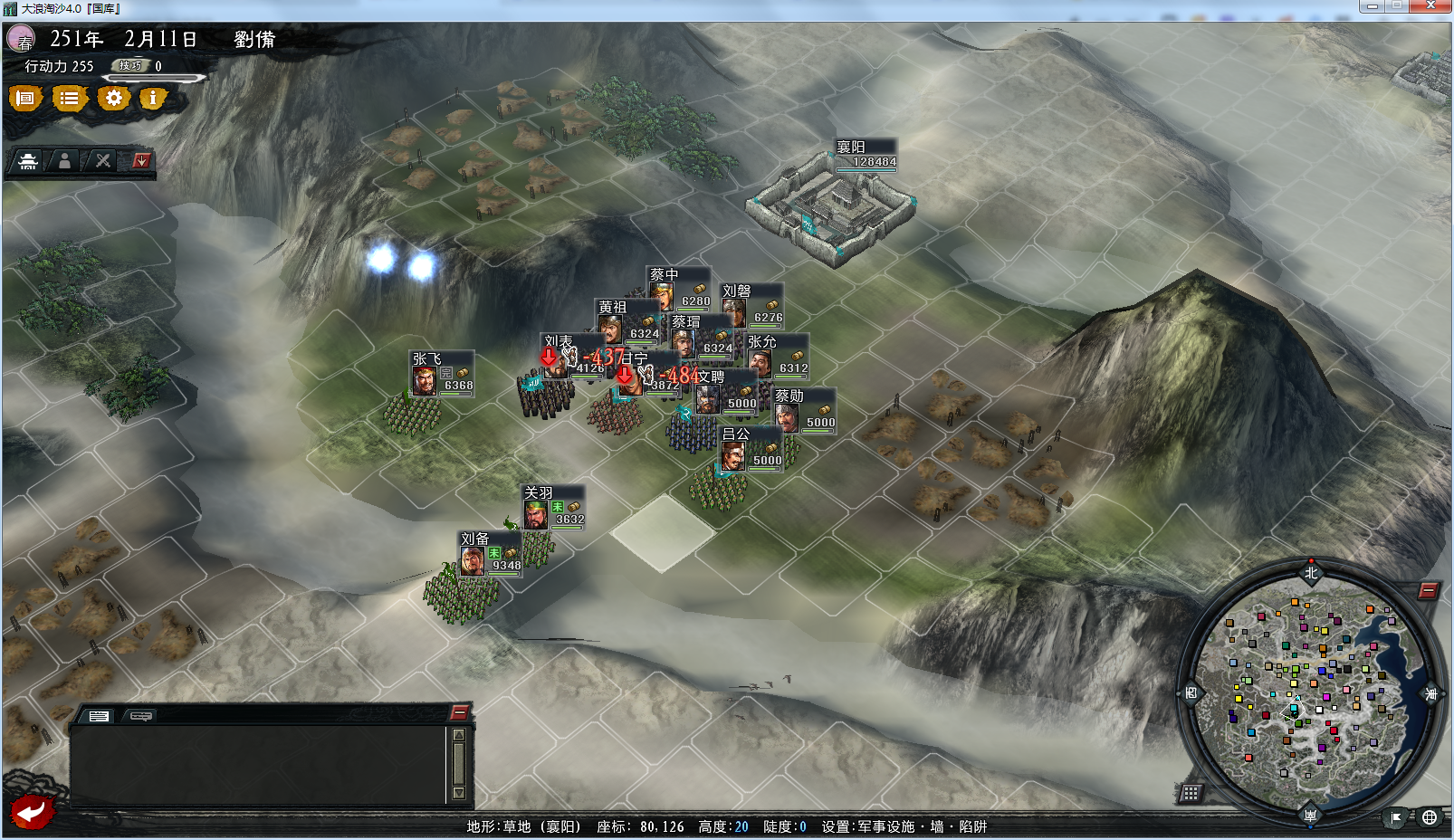Show the information panel button
1454x840 pixels.
pos(153,98)
